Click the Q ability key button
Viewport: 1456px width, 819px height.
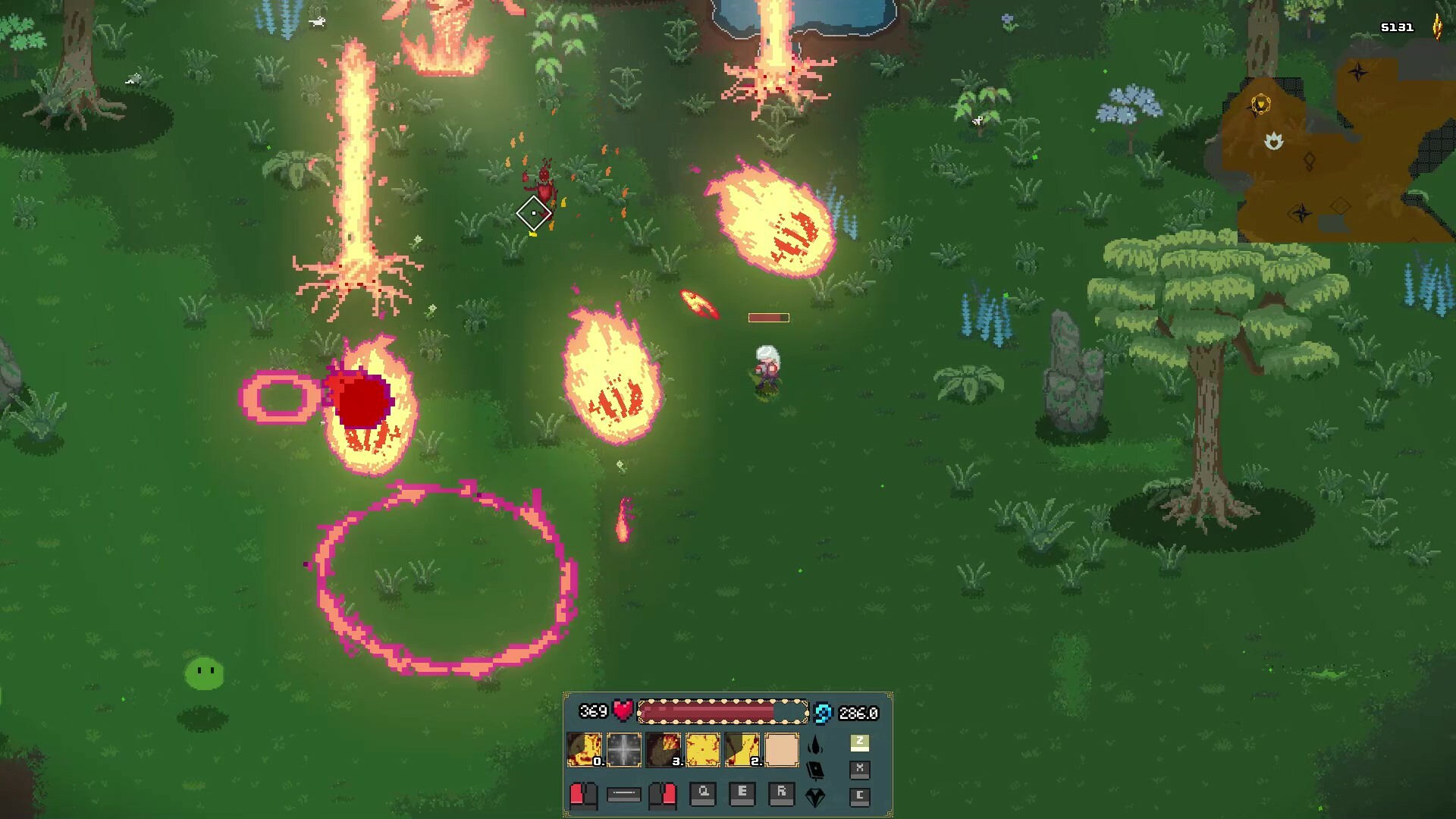tap(703, 795)
